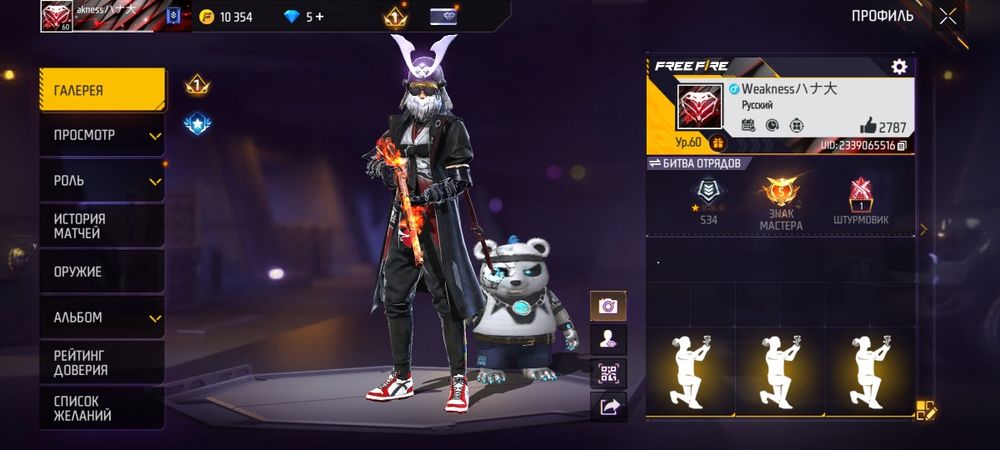The width and height of the screenshot is (1000, 450).
Task: Open the Галерея tab
Action: 102,91
